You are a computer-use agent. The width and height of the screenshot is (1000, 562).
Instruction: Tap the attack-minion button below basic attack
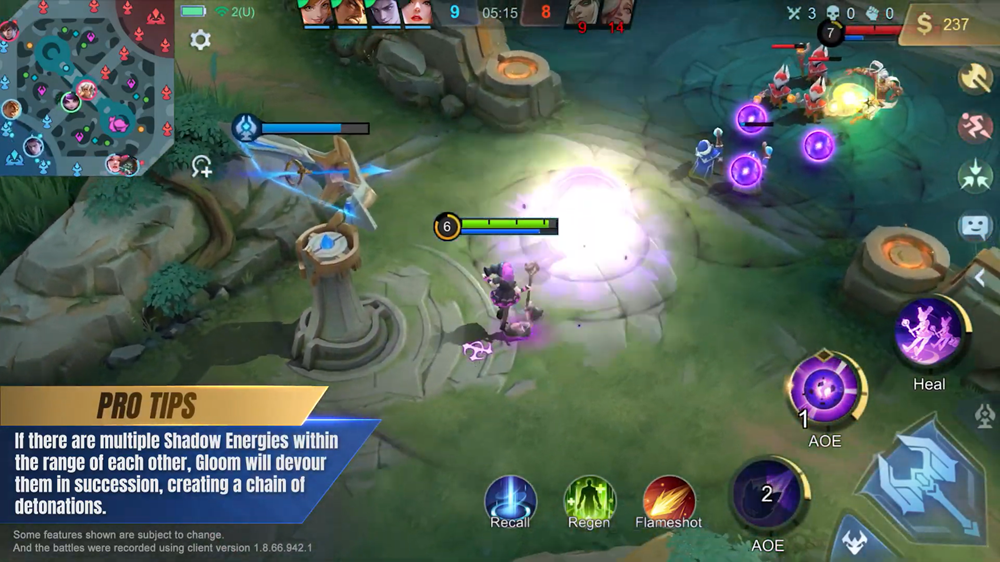tap(853, 543)
